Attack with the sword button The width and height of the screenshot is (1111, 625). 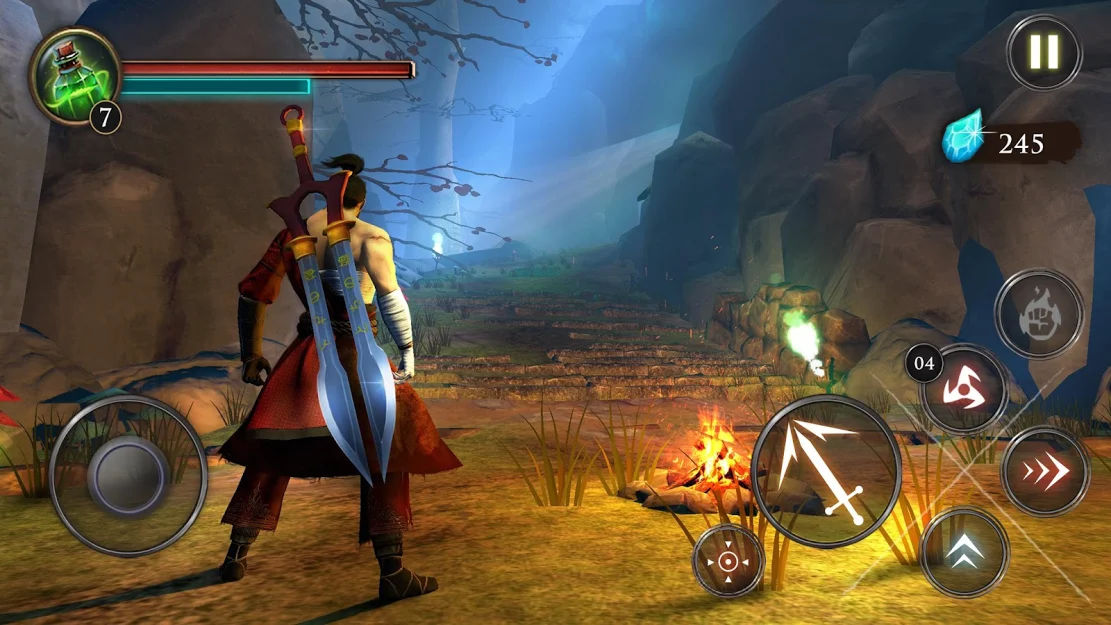coord(826,470)
